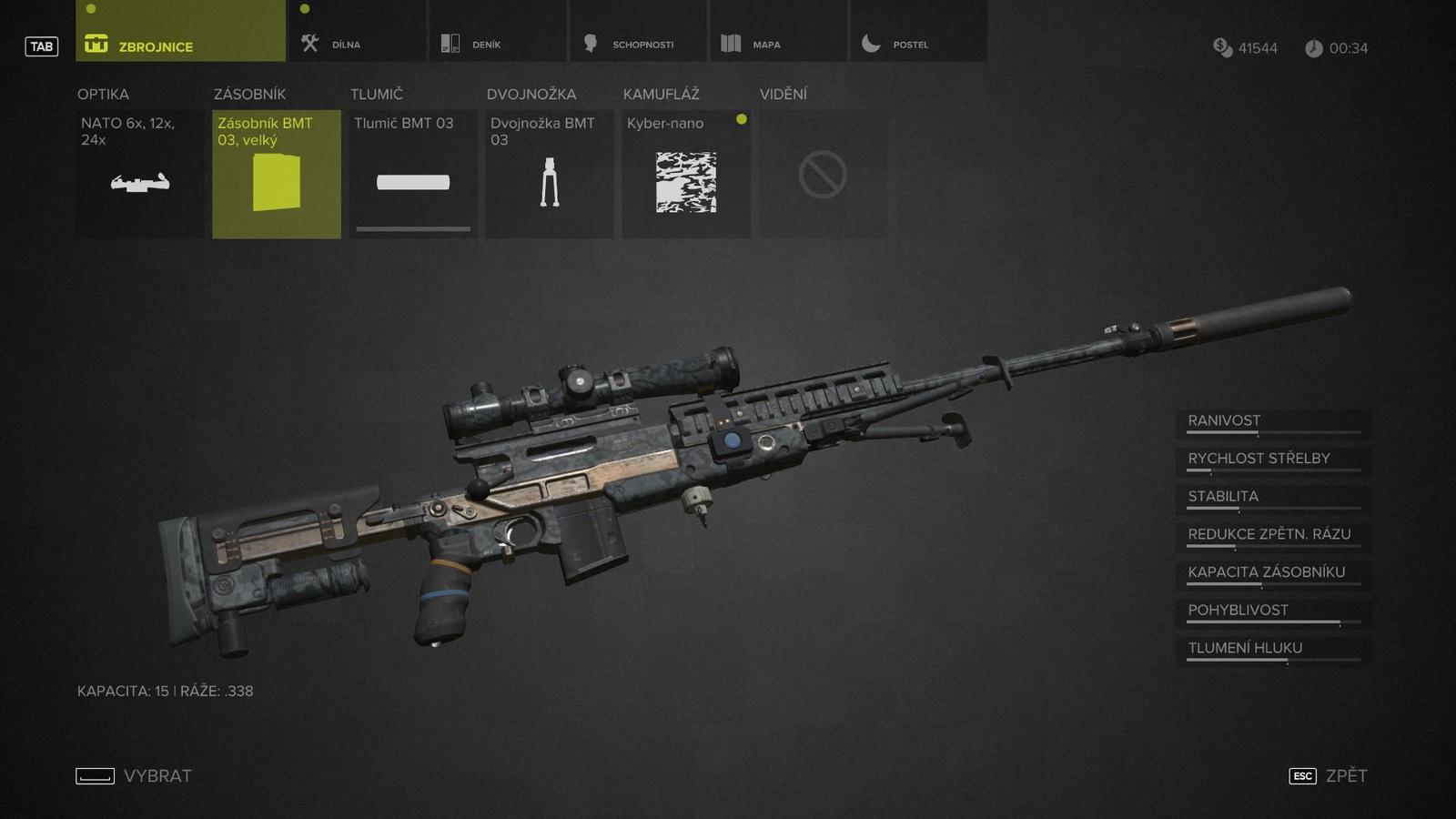This screenshot has height=819, width=1456.
Task: Confirm selection with the Vybrat button
Action: [135, 775]
